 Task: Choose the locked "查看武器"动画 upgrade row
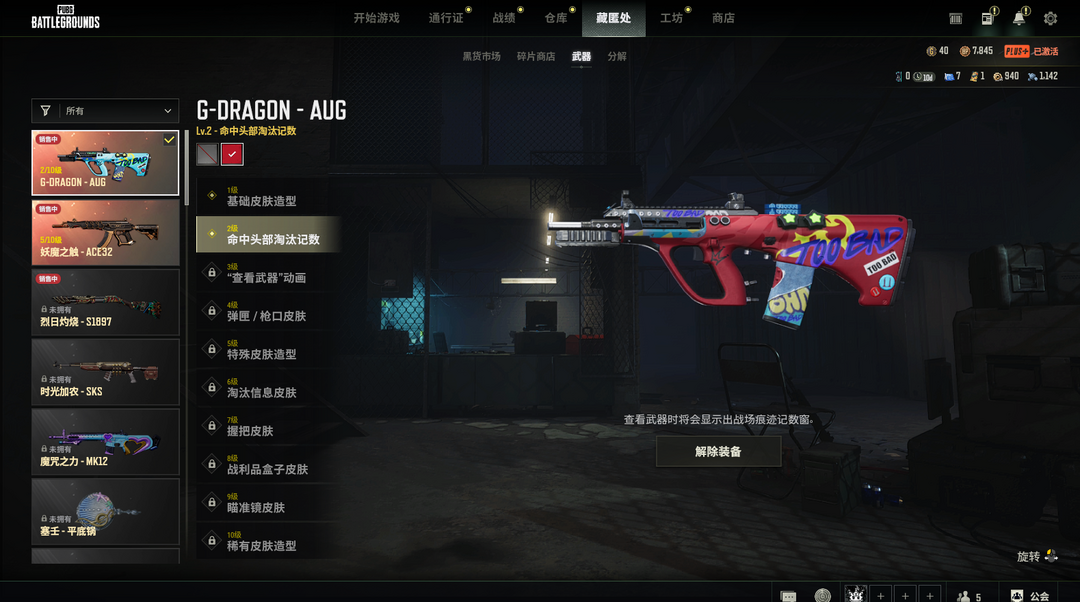pyautogui.click(x=268, y=273)
